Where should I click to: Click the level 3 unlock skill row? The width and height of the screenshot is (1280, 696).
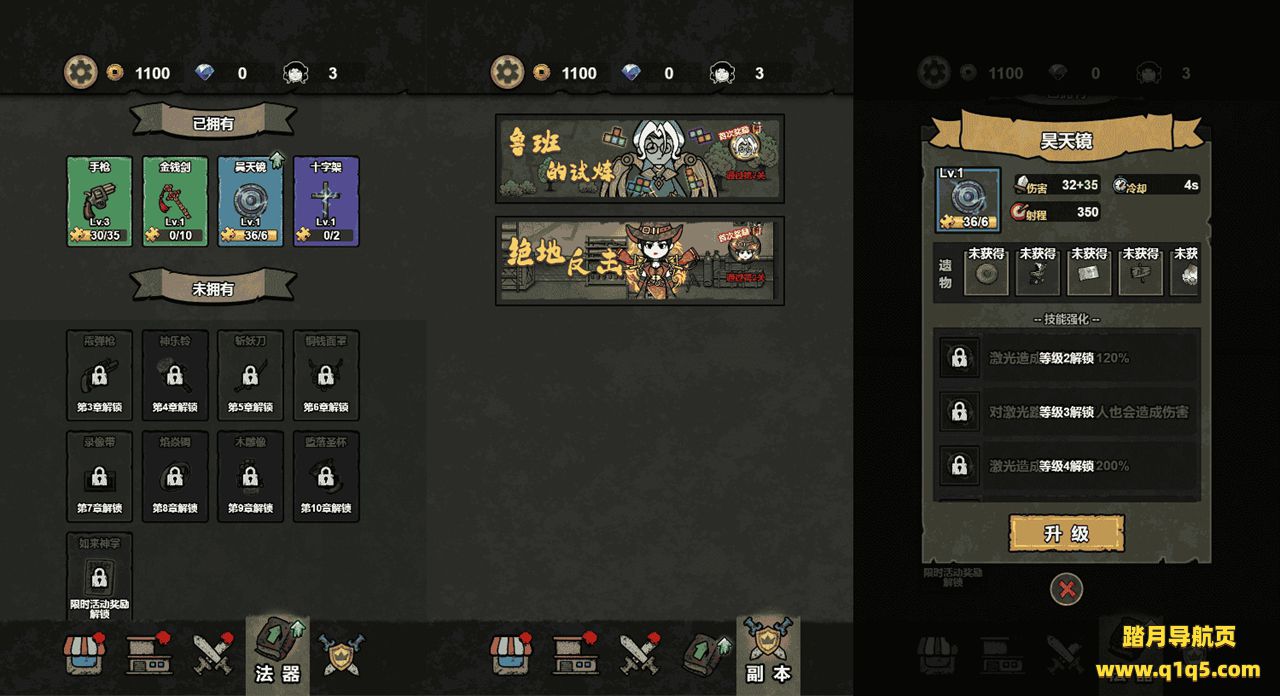click(1066, 412)
